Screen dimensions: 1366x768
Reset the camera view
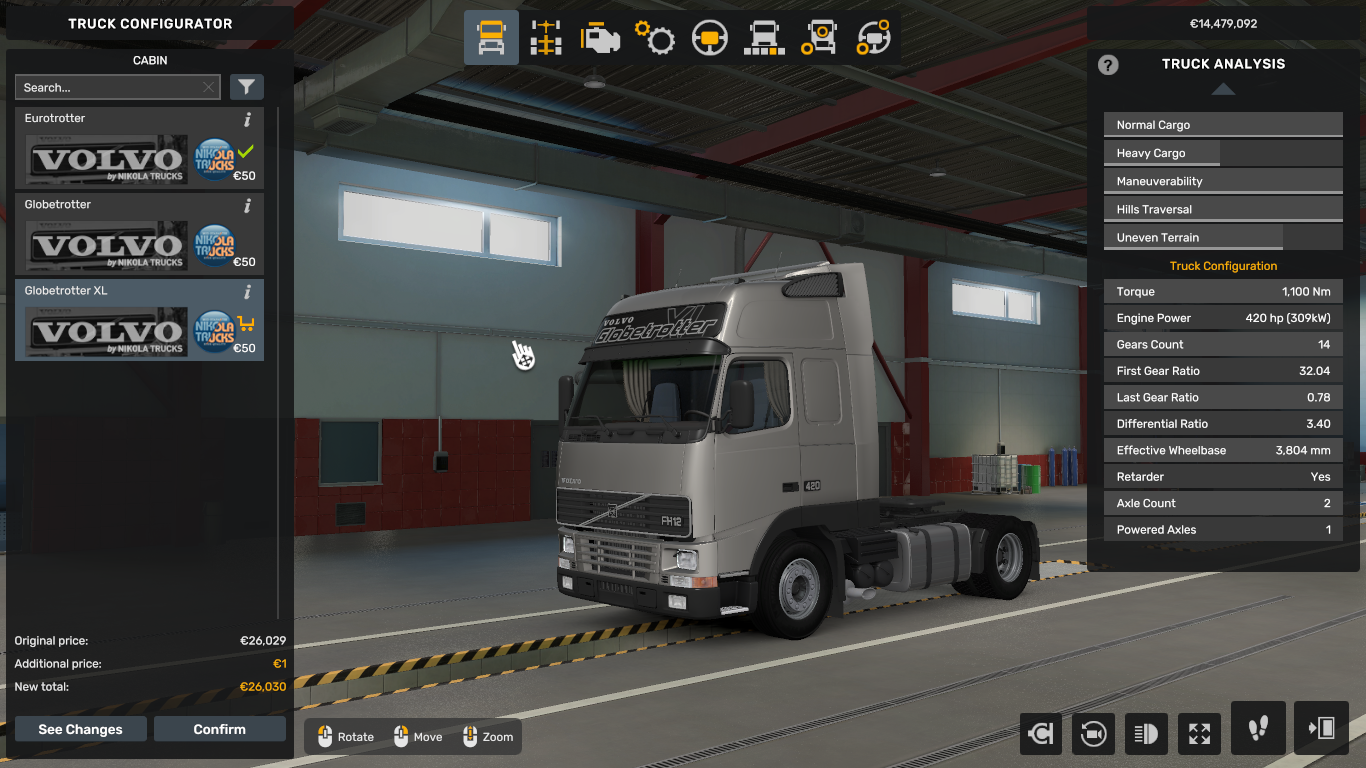point(1093,734)
